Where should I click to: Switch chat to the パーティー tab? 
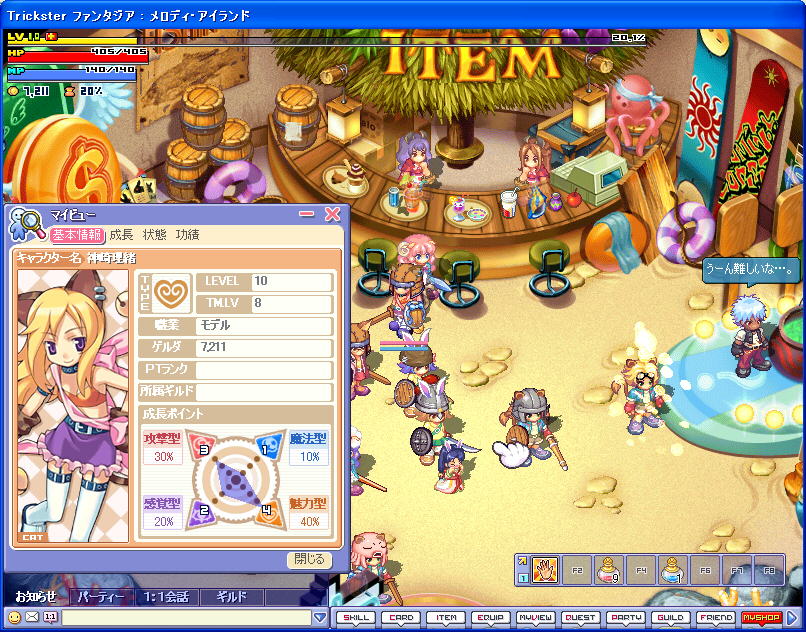point(101,597)
